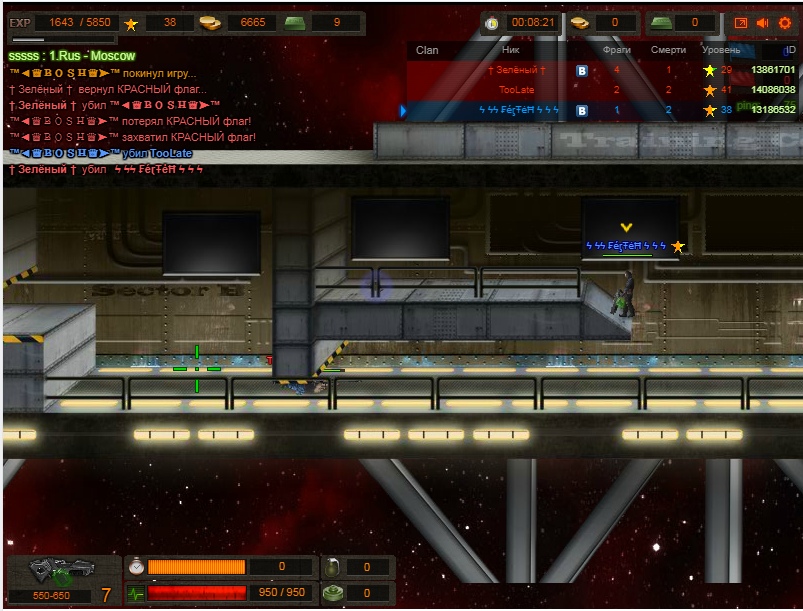Click the landmine icon
This screenshot has width=803, height=611.
[x=334, y=593]
